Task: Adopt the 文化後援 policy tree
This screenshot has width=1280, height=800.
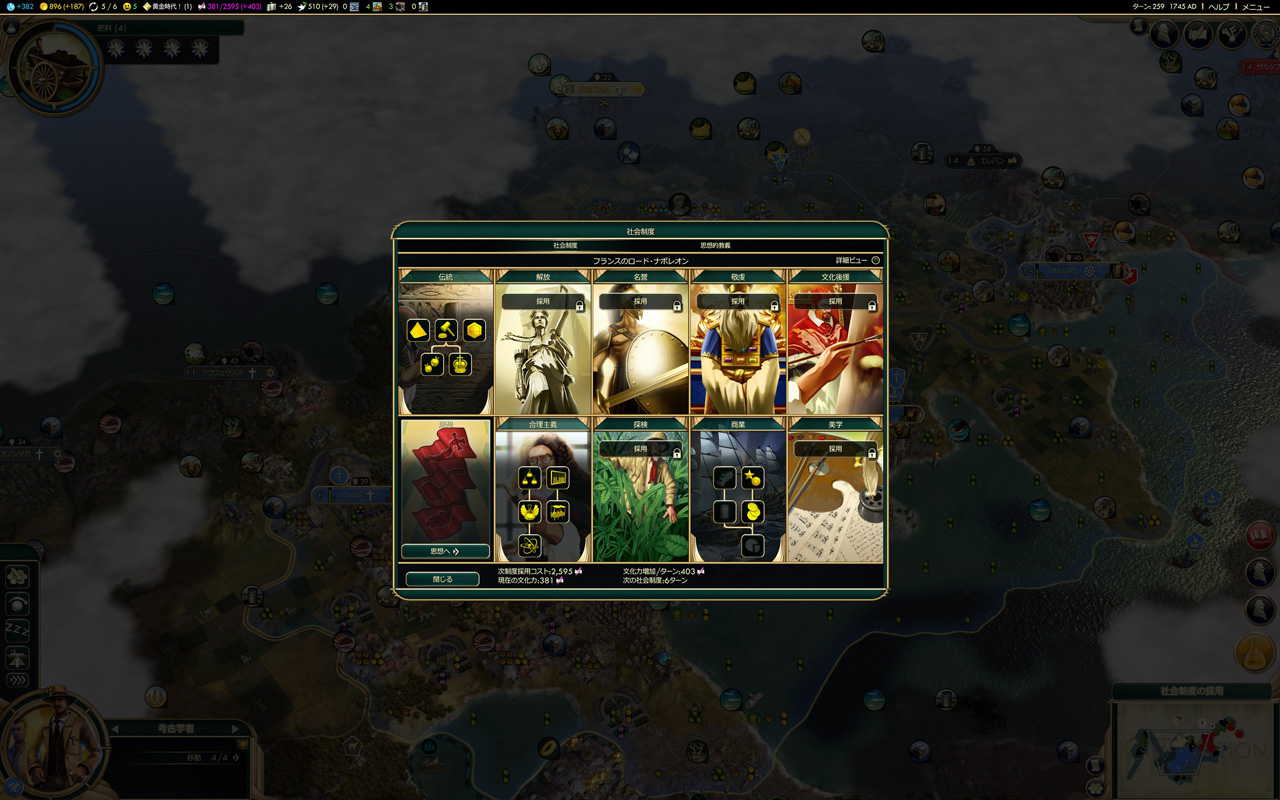Action: pos(835,301)
